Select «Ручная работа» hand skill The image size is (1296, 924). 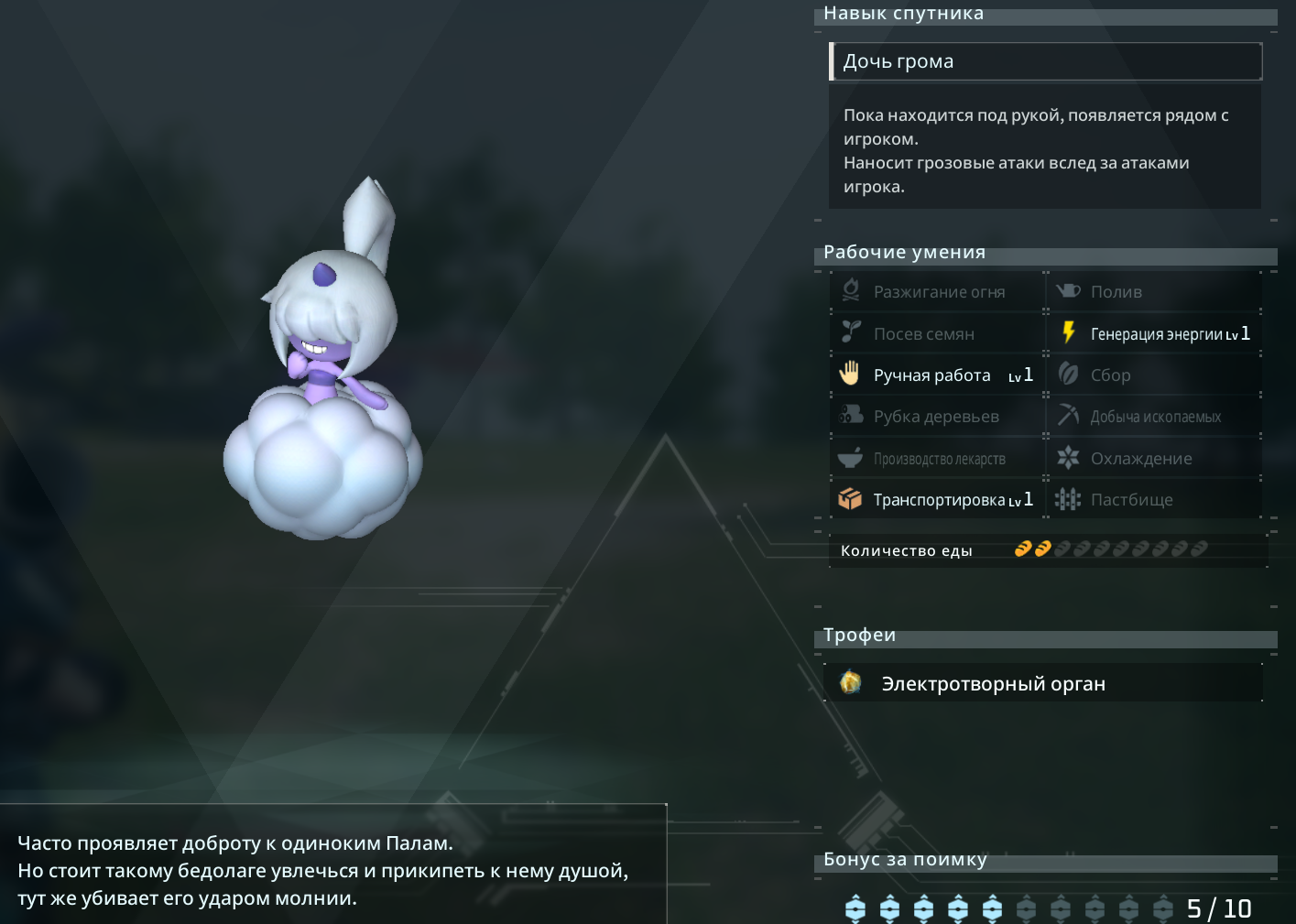[938, 375]
